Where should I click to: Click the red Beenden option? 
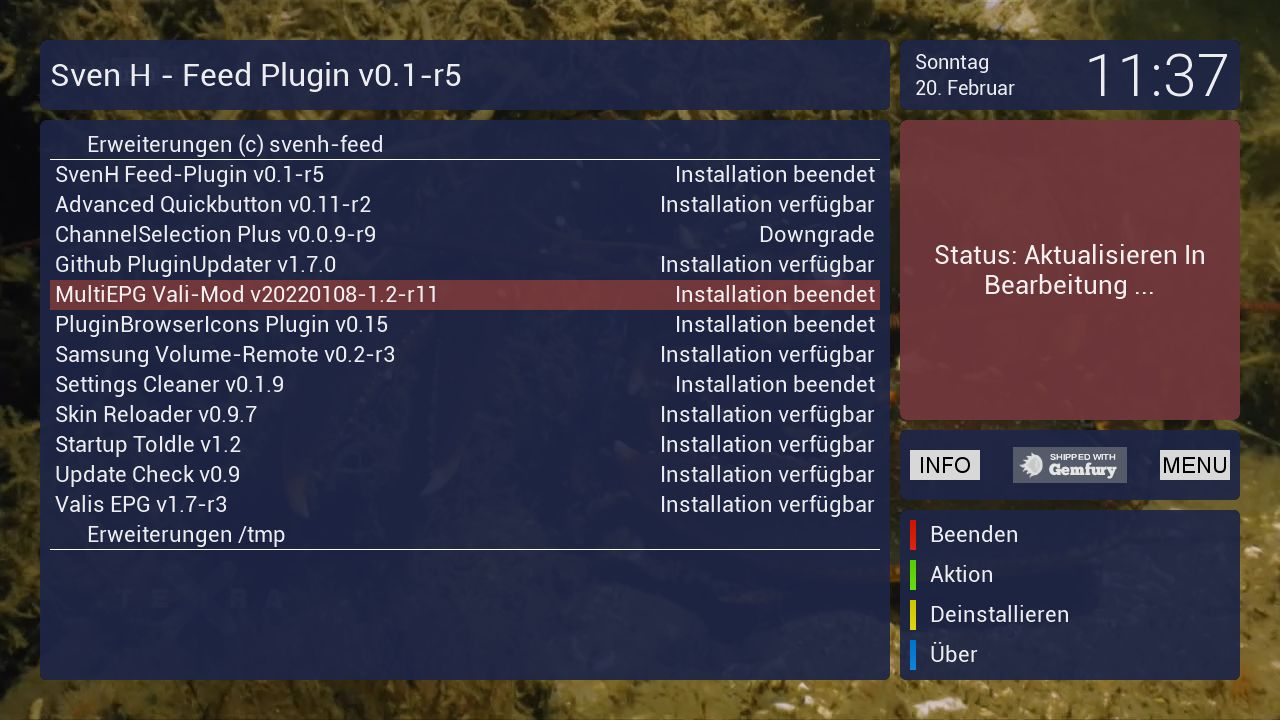coord(973,535)
